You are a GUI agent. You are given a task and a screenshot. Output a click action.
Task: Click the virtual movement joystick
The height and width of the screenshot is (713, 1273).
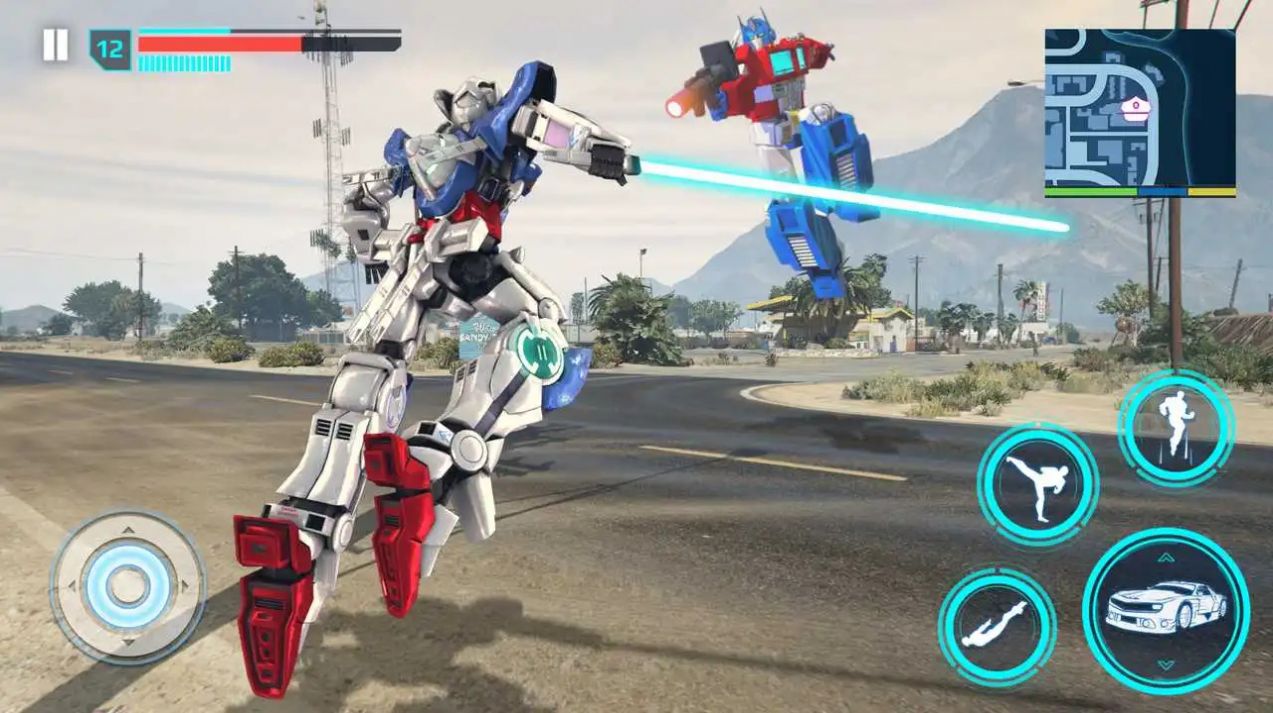click(x=127, y=586)
